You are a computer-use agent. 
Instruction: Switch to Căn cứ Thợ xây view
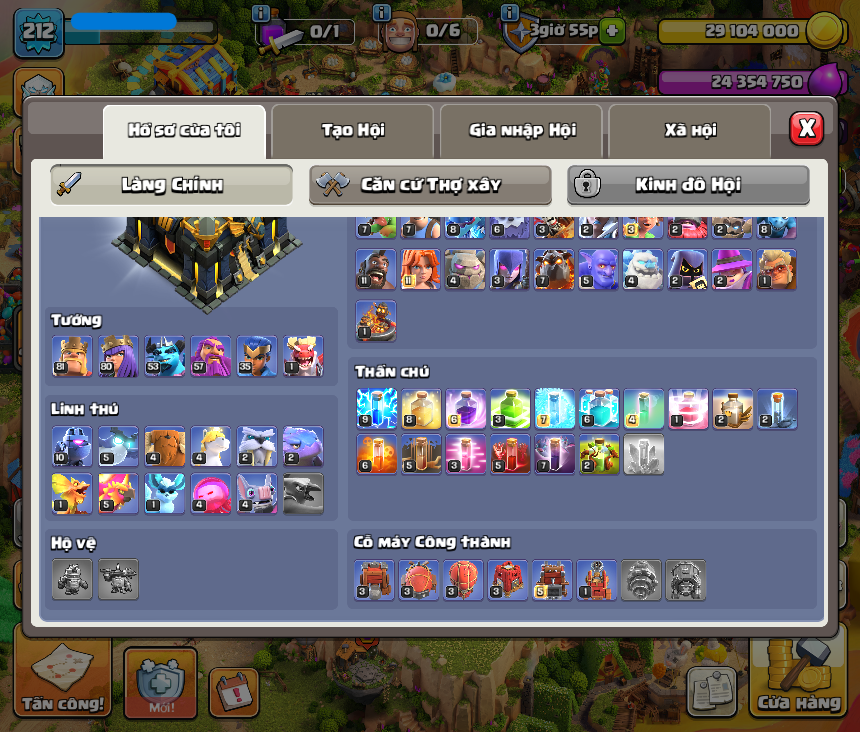click(x=430, y=185)
